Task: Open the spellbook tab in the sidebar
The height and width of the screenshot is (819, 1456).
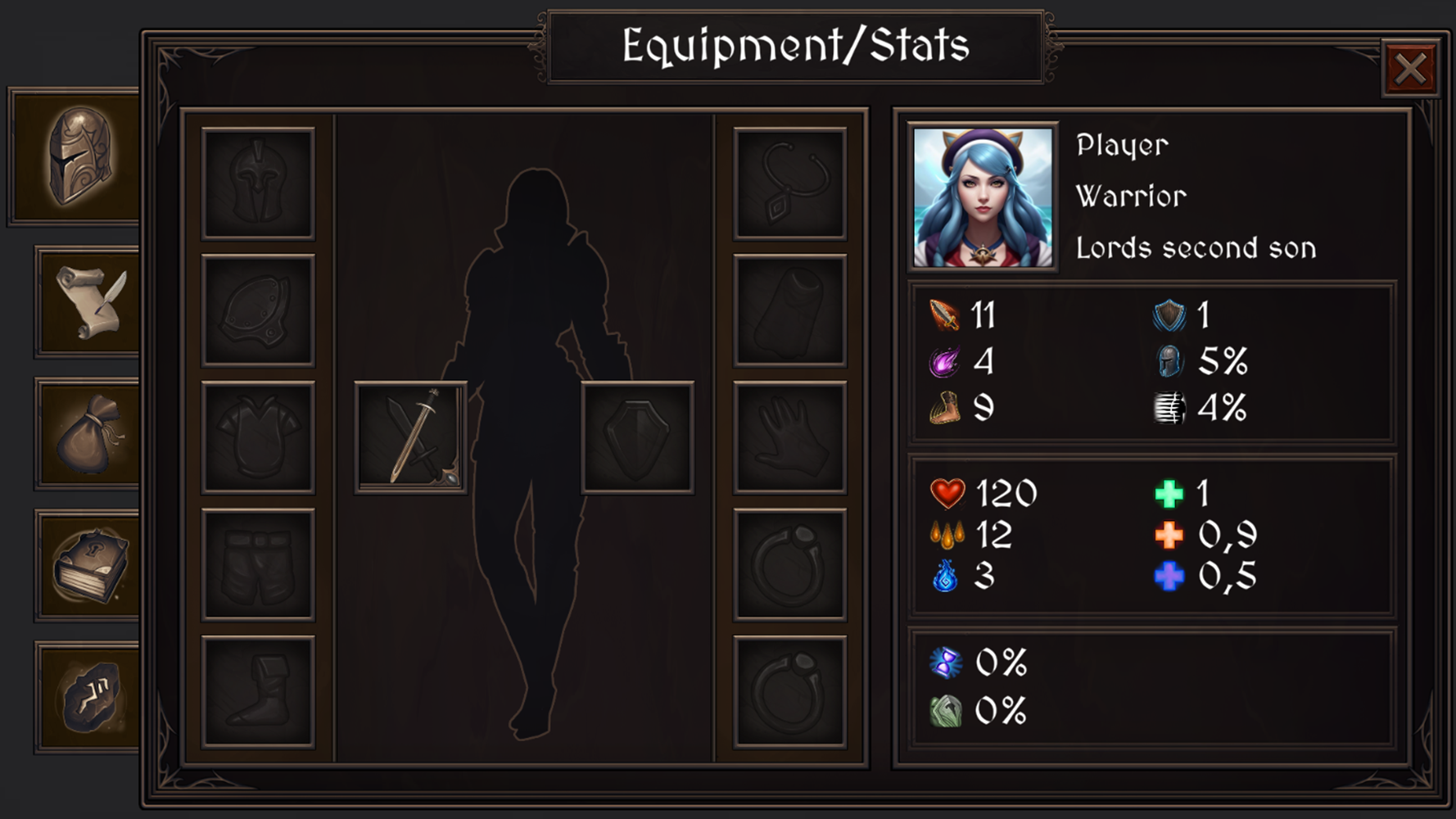Action: point(85,567)
